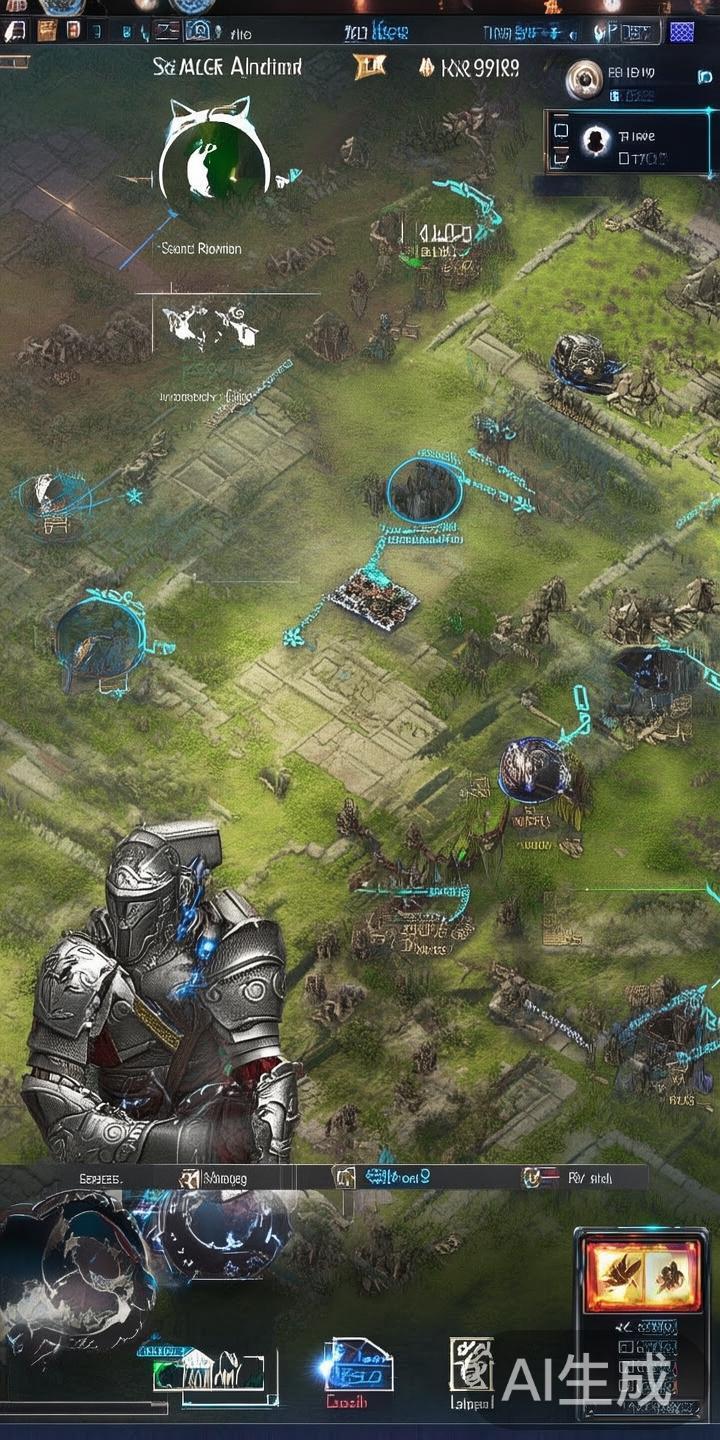Select the silhouette avatar in the dark panel

(x=596, y=140)
